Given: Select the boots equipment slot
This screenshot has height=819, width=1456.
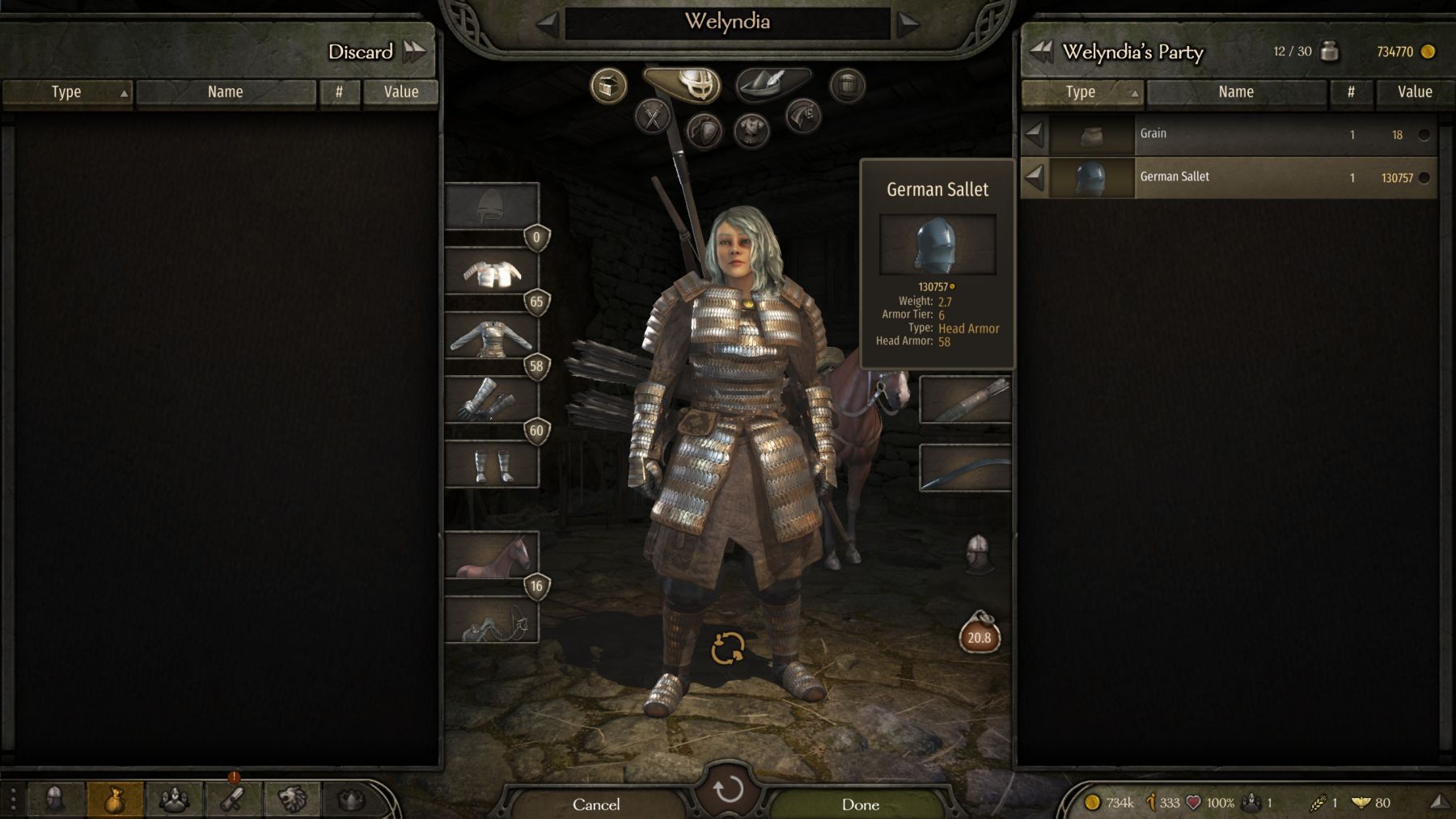Looking at the screenshot, I should point(492,465).
